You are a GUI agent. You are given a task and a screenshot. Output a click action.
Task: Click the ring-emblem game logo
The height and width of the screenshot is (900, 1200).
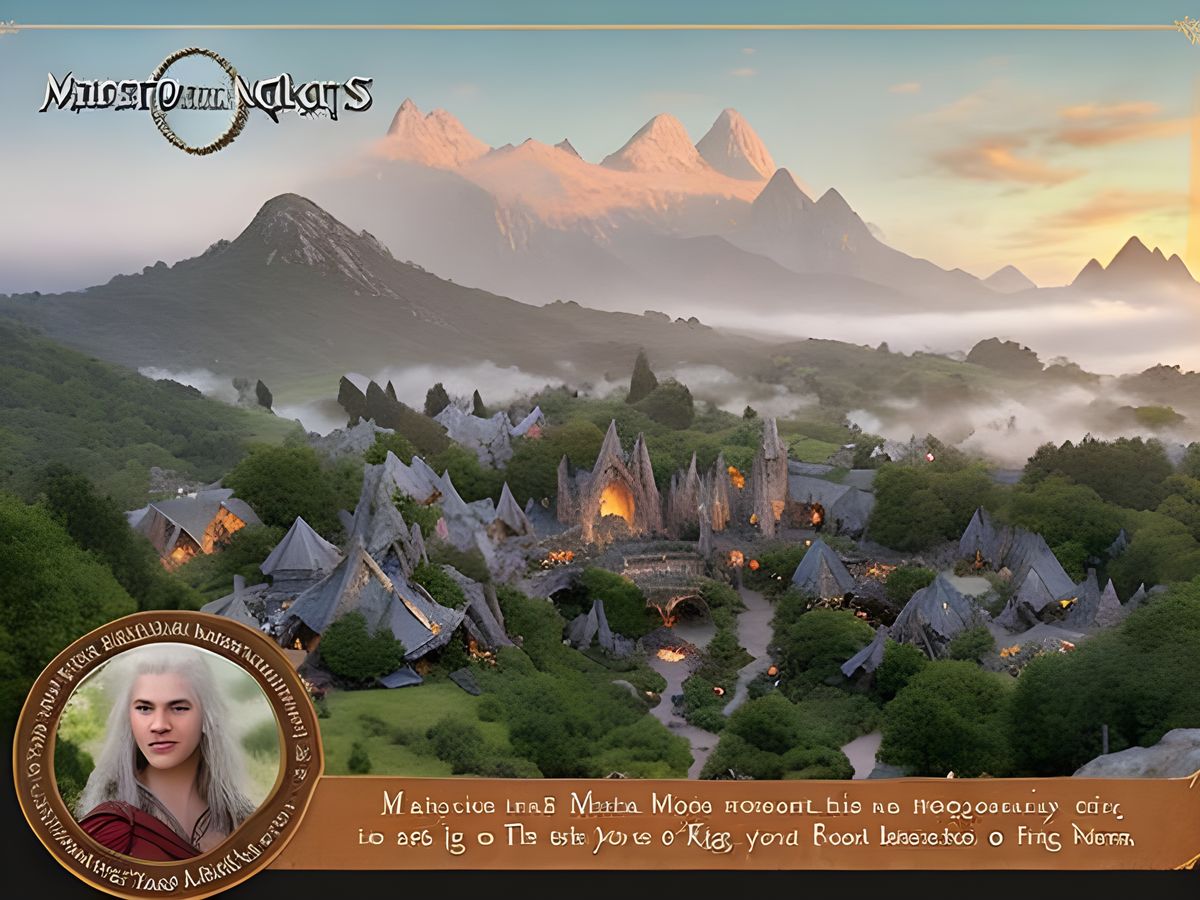tap(203, 98)
